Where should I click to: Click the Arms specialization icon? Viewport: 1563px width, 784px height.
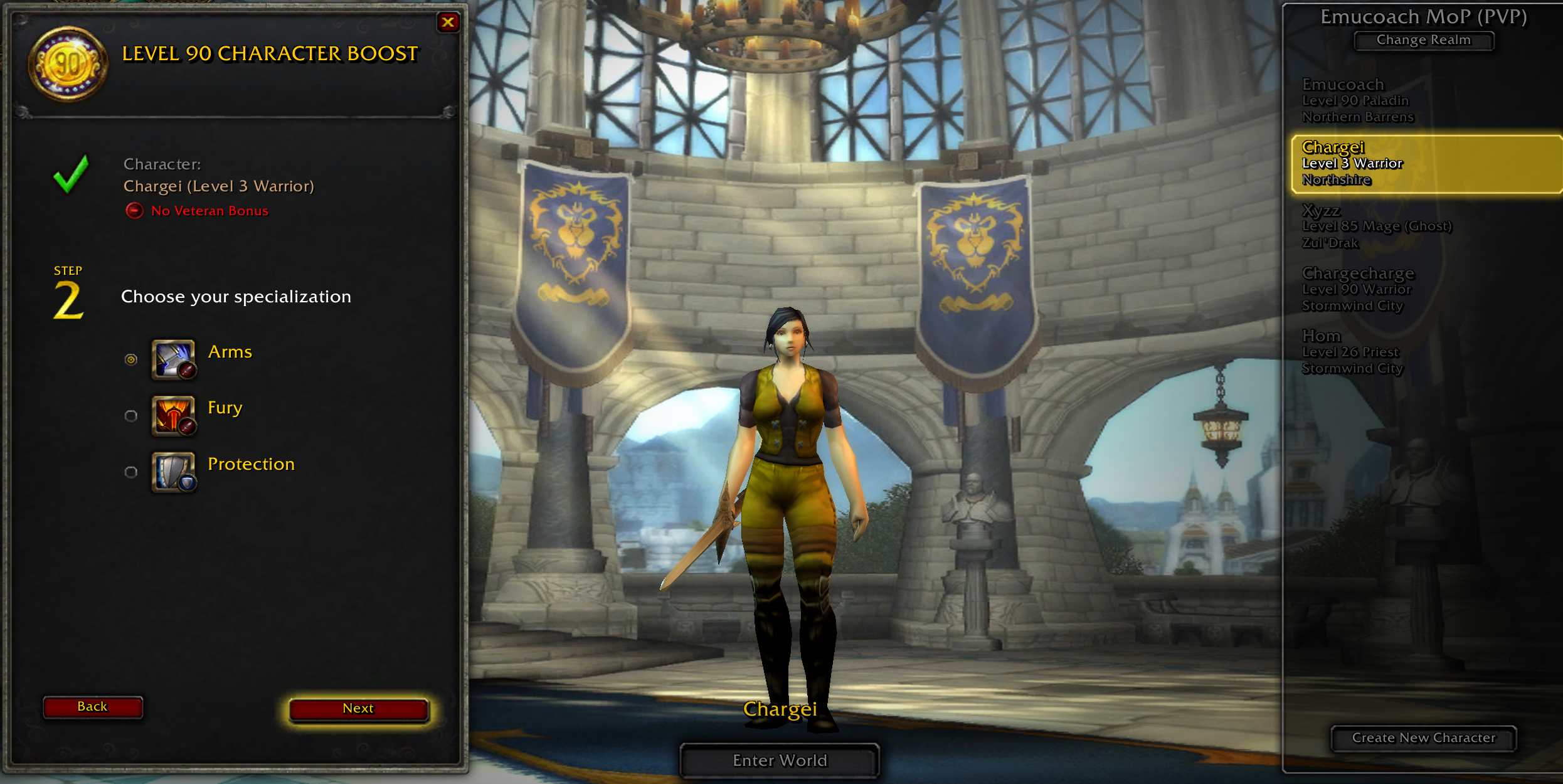tap(173, 359)
